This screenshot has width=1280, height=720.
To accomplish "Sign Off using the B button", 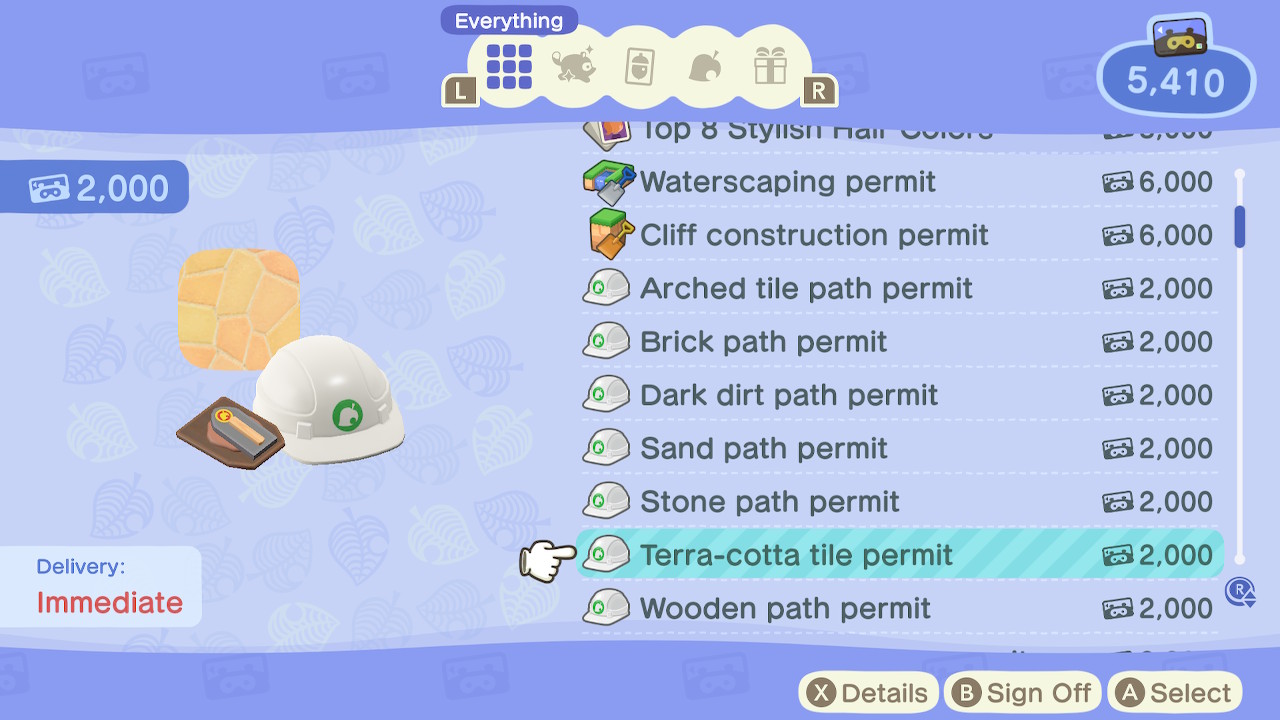I will pyautogui.click(x=1022, y=691).
